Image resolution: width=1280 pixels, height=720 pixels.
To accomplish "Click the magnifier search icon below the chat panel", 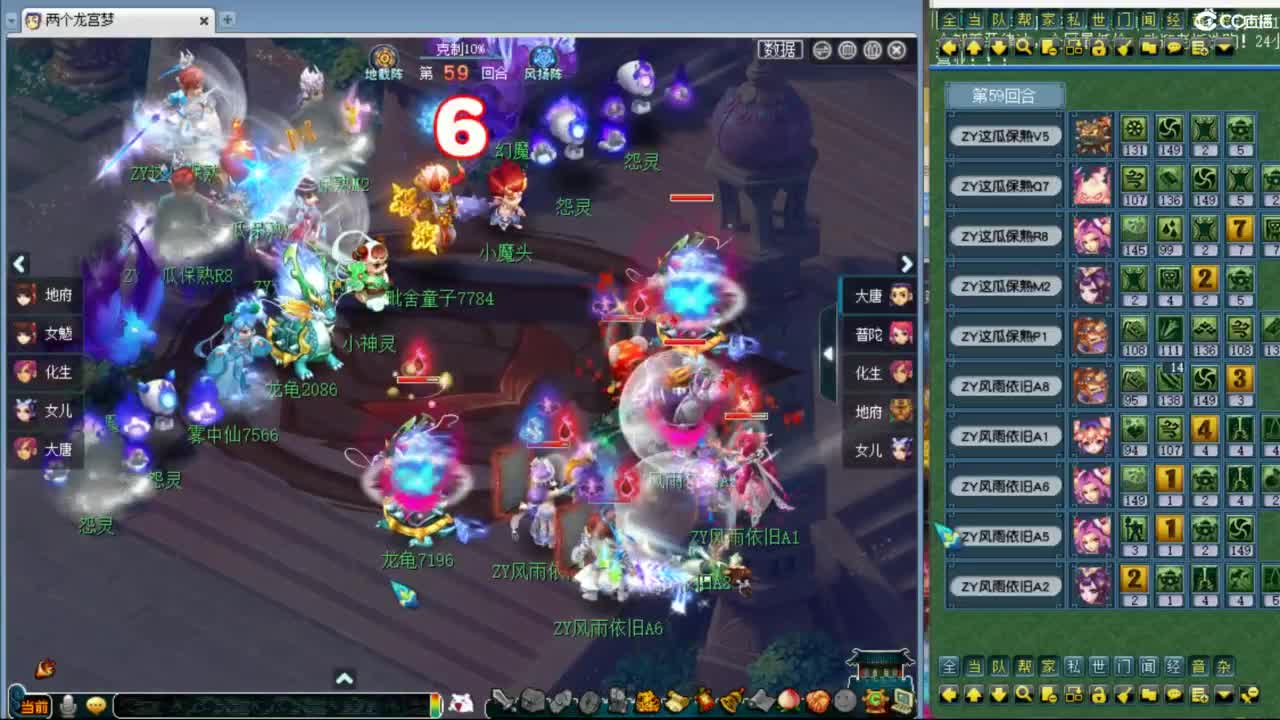I will click(x=1023, y=694).
